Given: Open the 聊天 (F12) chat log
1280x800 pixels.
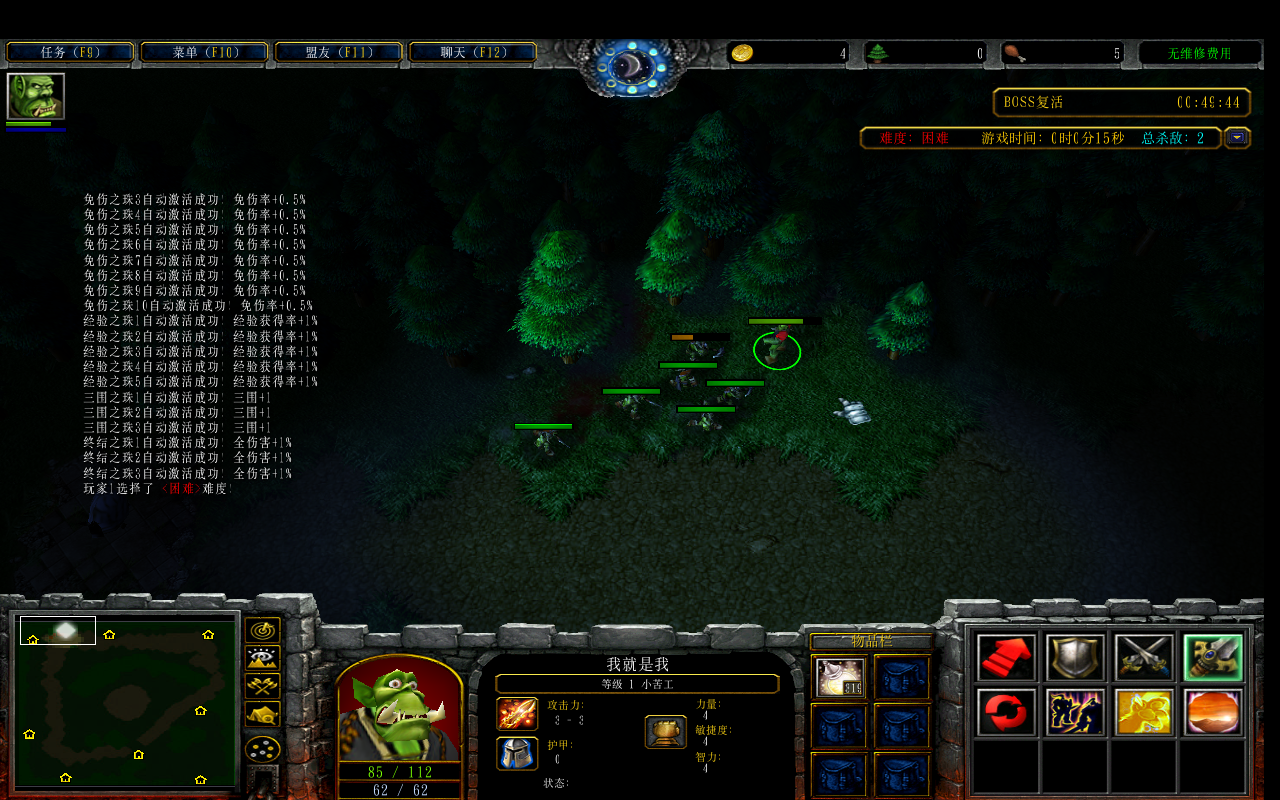Looking at the screenshot, I should pyautogui.click(x=472, y=52).
